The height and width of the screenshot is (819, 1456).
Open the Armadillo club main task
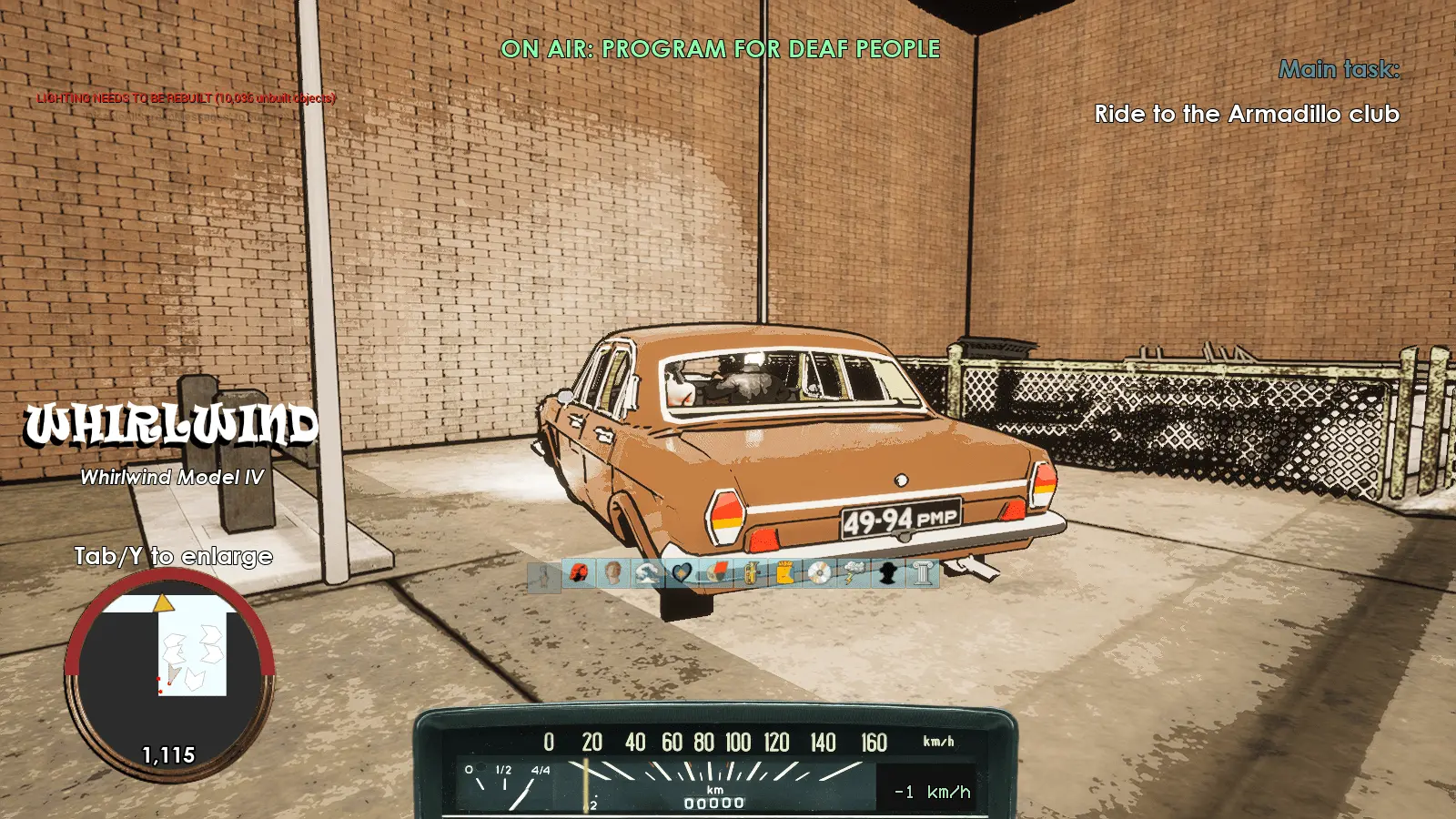tap(1246, 115)
